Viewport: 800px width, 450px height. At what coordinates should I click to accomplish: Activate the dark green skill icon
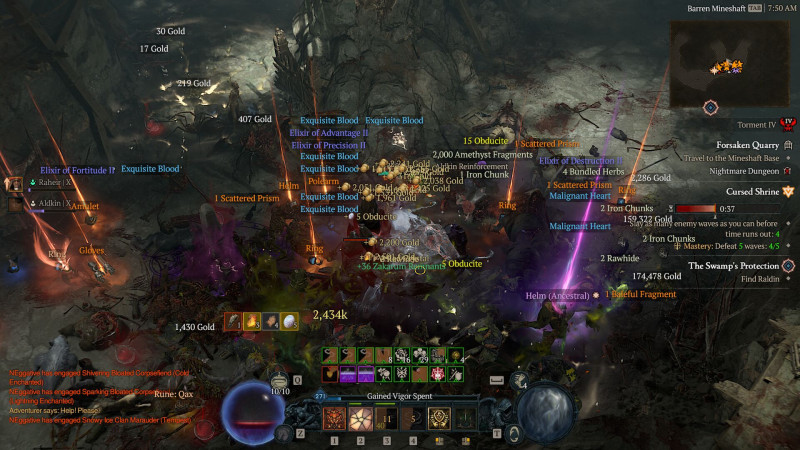click(465, 419)
